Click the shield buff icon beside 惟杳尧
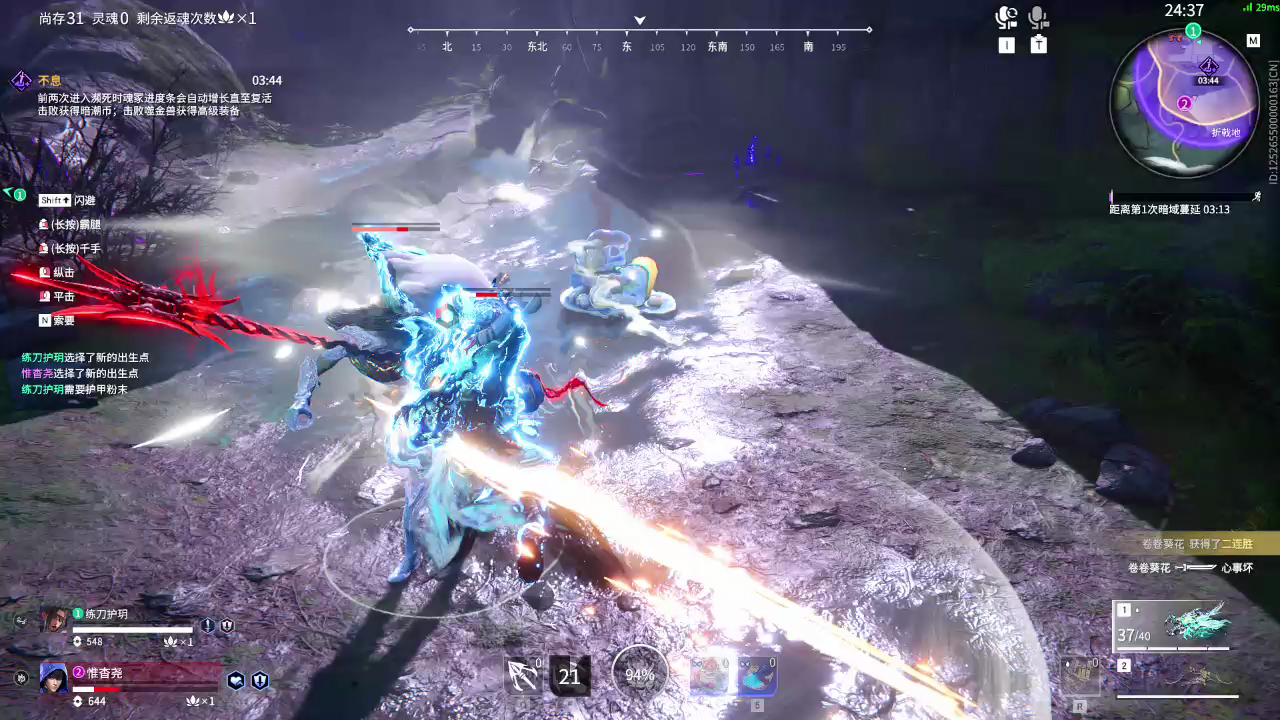 [x=259, y=680]
